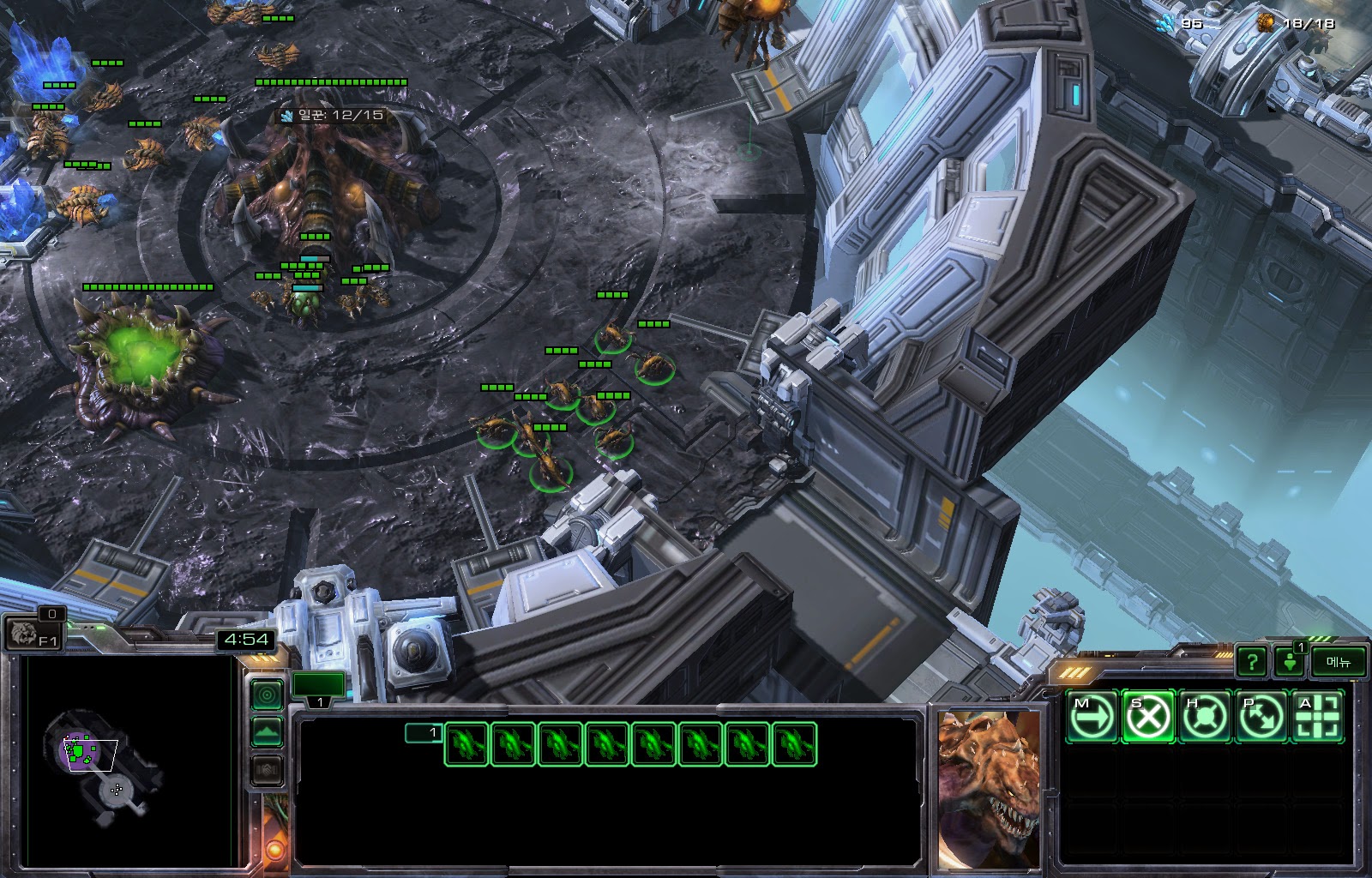Open the green person social button
This screenshot has height=878, width=1372.
point(1289,661)
